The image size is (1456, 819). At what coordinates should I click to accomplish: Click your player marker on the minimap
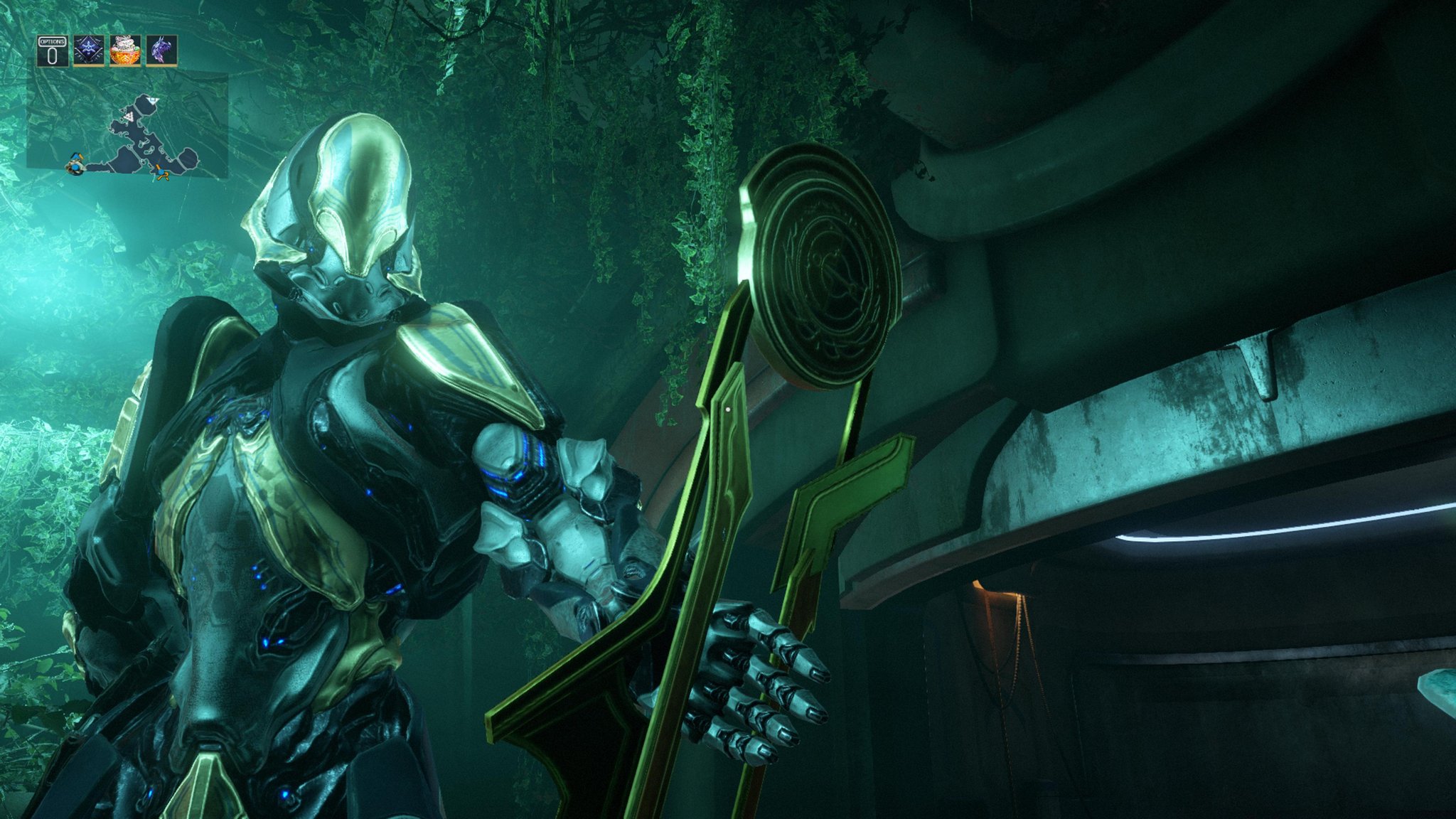(x=76, y=166)
